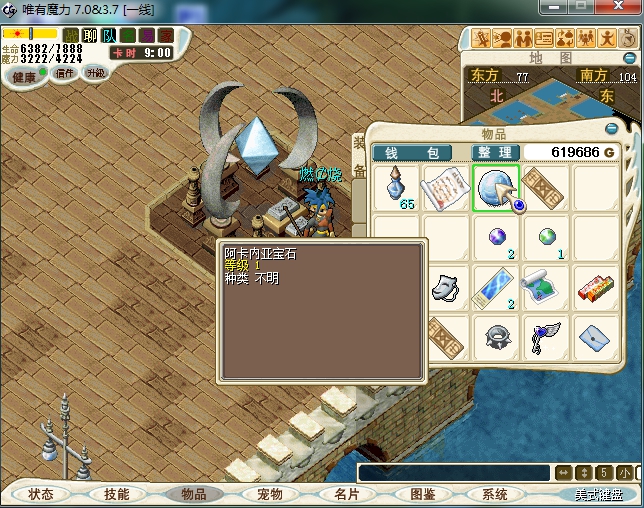Open the 状态 status menu
Image resolution: width=644 pixels, height=508 pixels.
41,494
